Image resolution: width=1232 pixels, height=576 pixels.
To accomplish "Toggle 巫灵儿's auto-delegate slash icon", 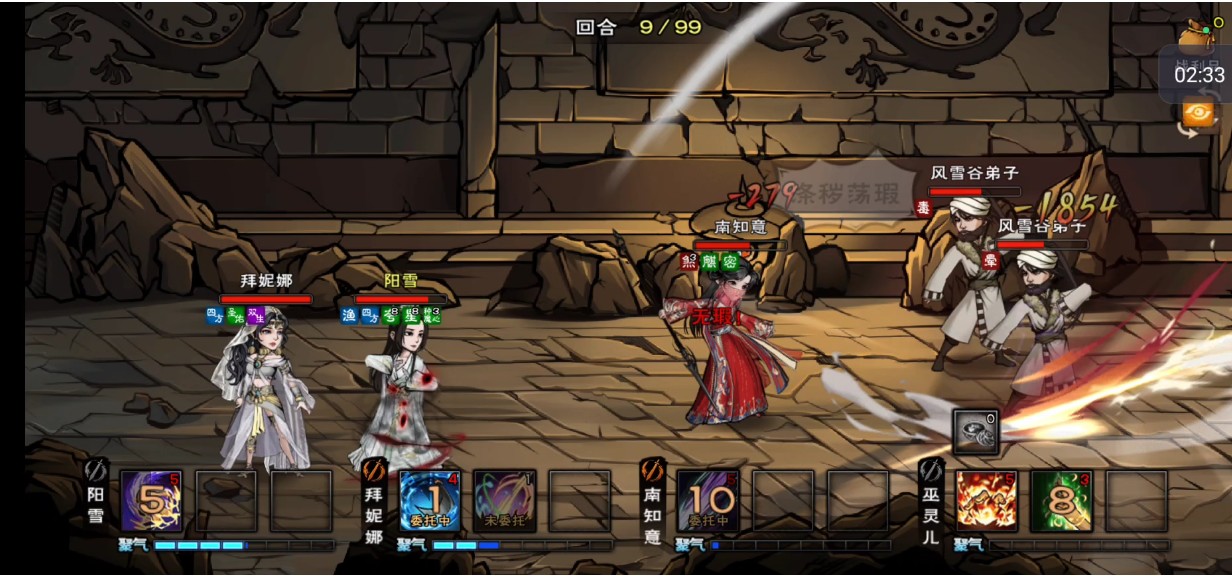I will (930, 468).
